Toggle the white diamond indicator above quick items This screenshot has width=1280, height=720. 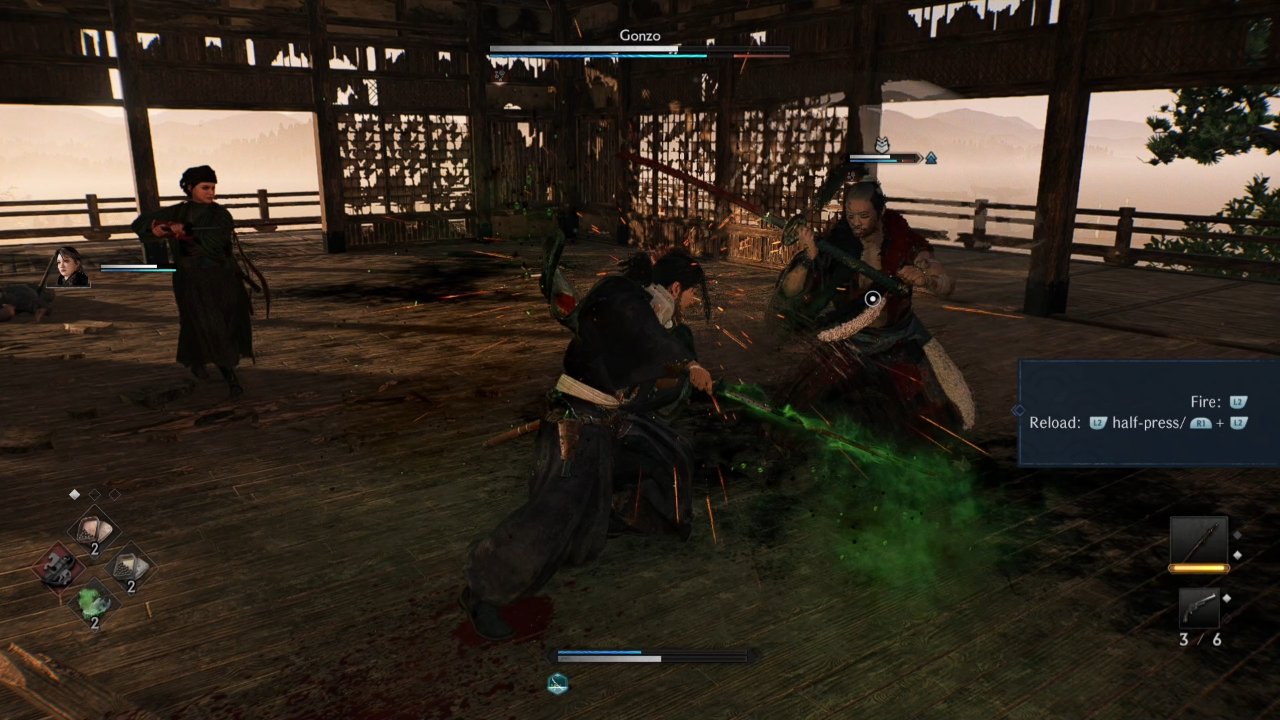(74, 493)
